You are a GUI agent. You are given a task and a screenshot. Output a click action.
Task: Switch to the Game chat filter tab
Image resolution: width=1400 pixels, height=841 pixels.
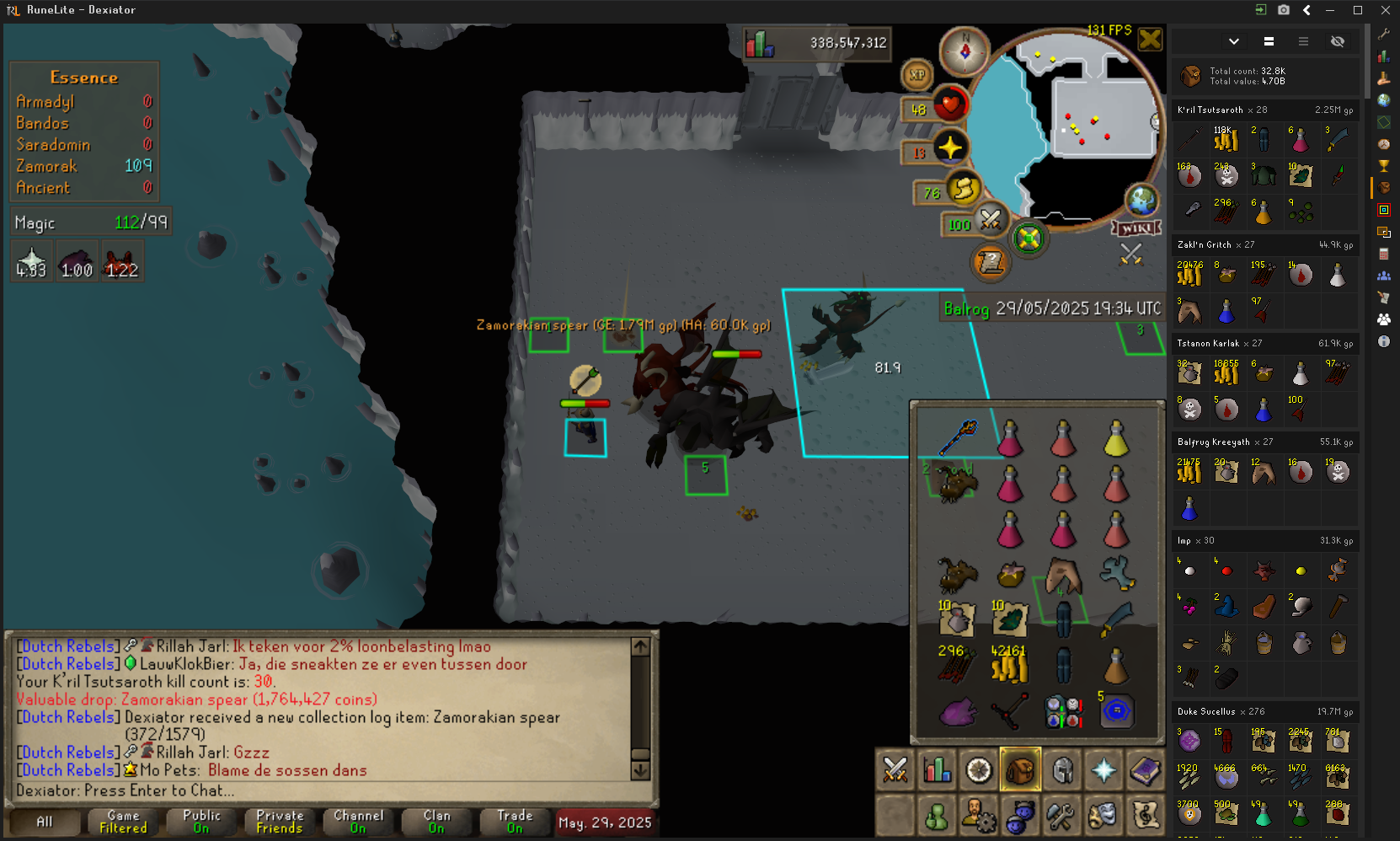click(123, 822)
